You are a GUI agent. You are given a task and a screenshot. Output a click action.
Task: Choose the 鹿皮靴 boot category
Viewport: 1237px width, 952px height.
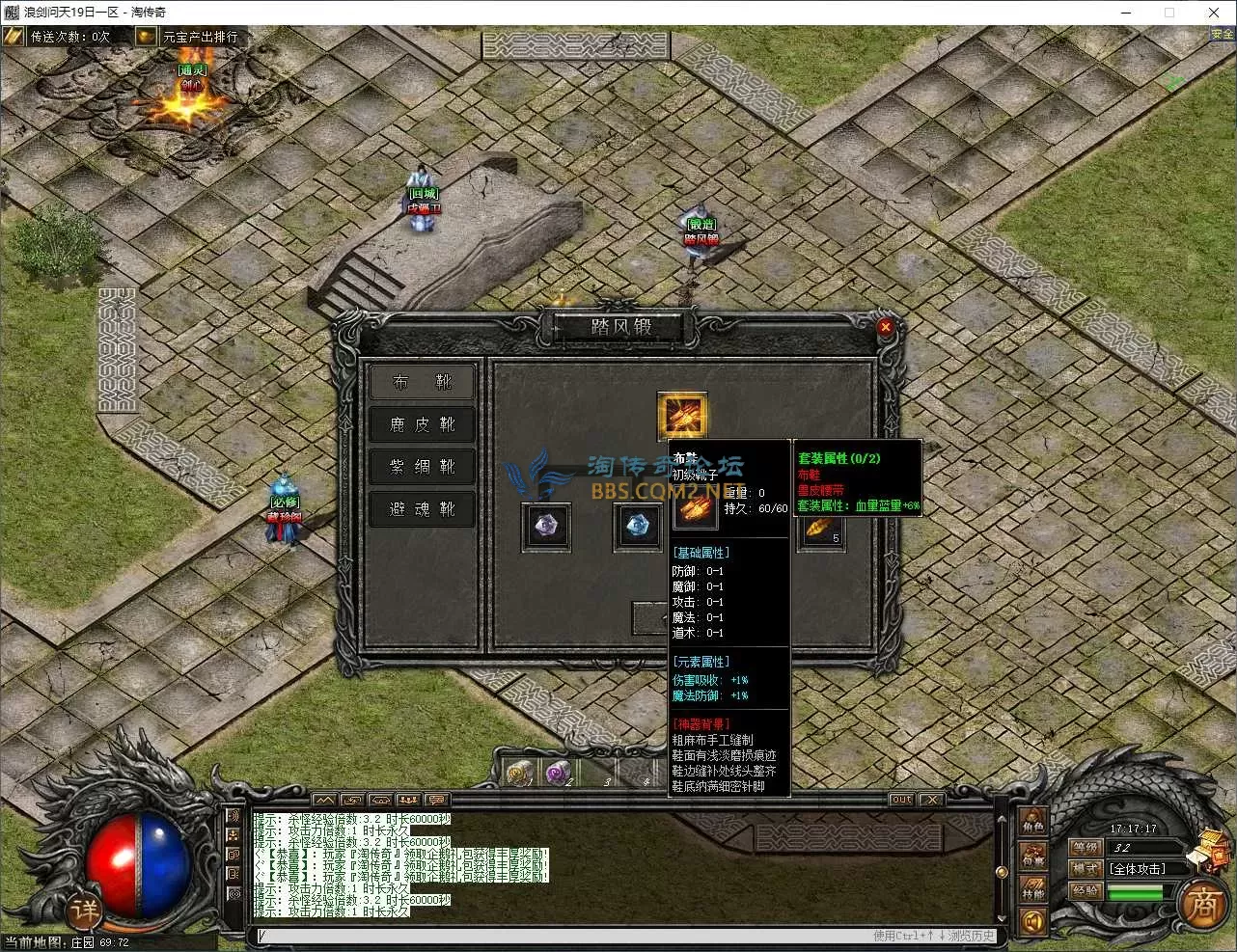[422, 424]
